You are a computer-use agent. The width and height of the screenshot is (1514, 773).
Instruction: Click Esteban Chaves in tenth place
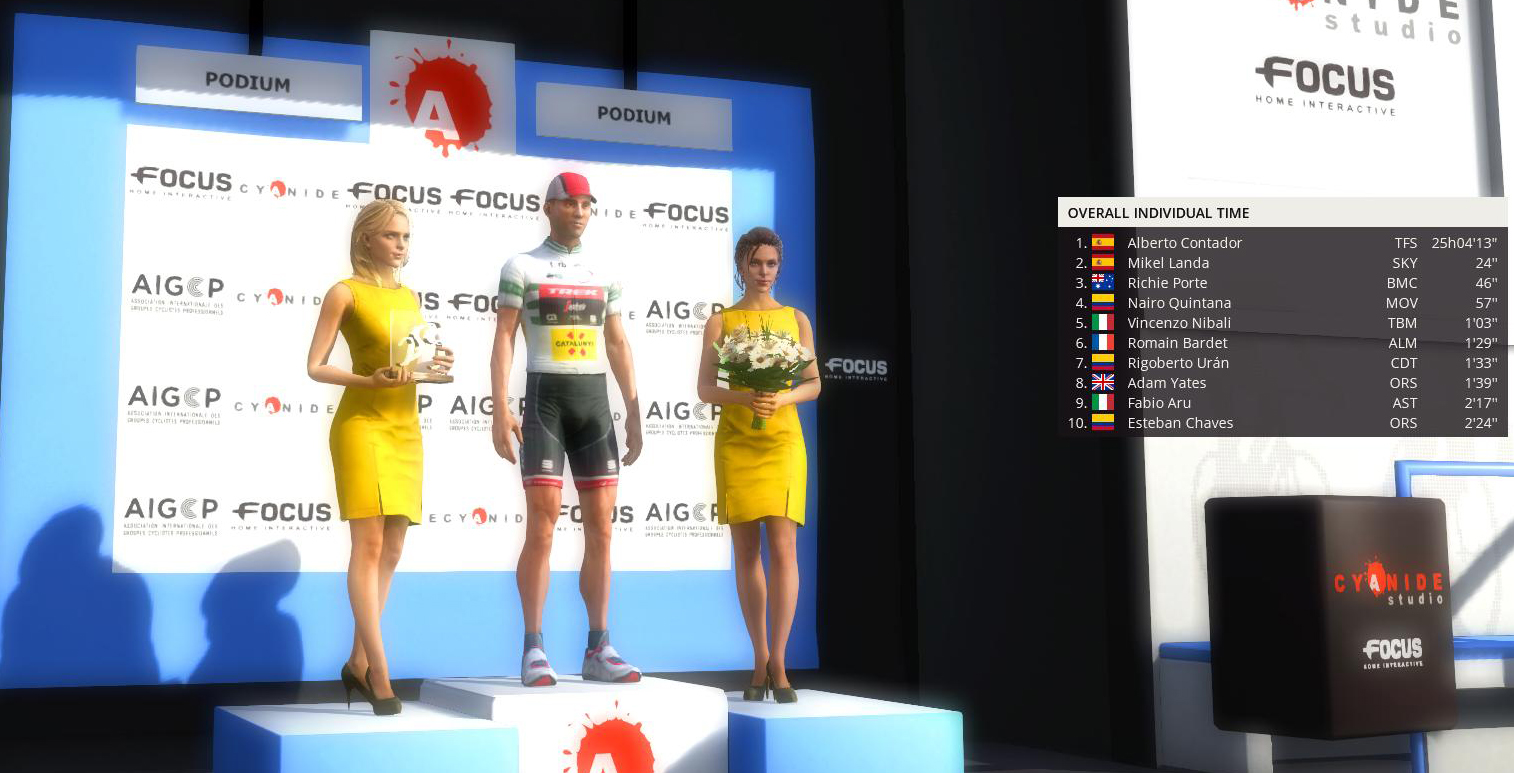(x=1180, y=423)
